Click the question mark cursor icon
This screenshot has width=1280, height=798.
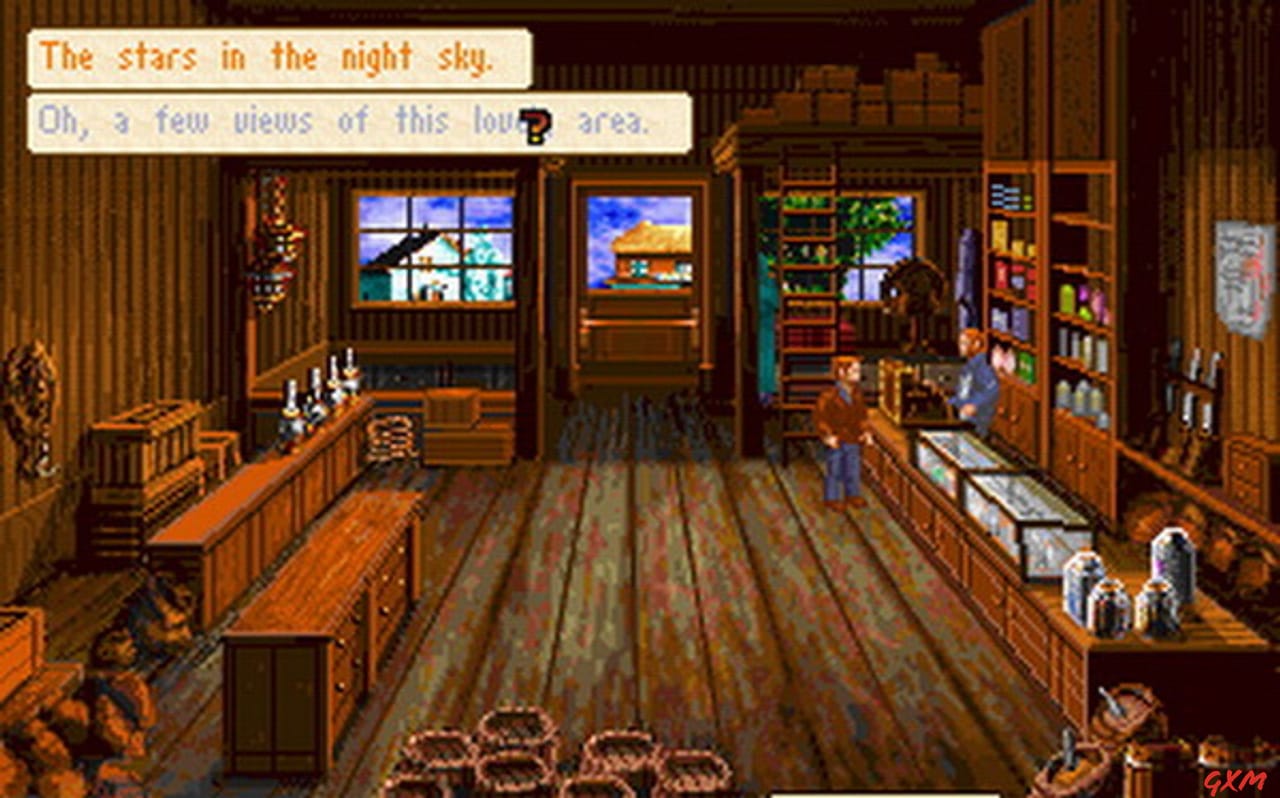click(x=536, y=124)
